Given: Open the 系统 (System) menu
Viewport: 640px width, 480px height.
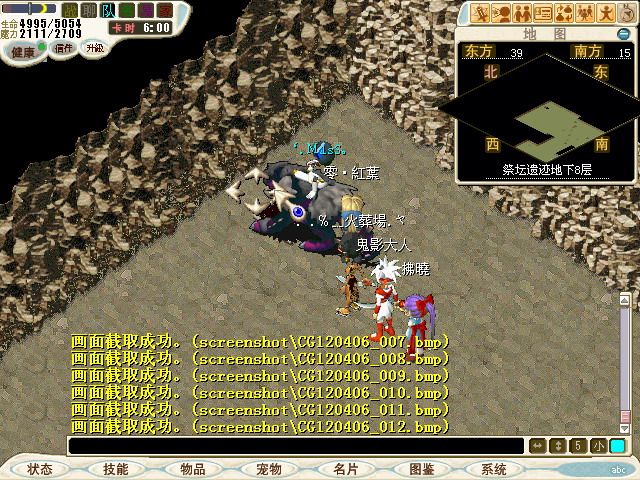Looking at the screenshot, I should click(494, 469).
